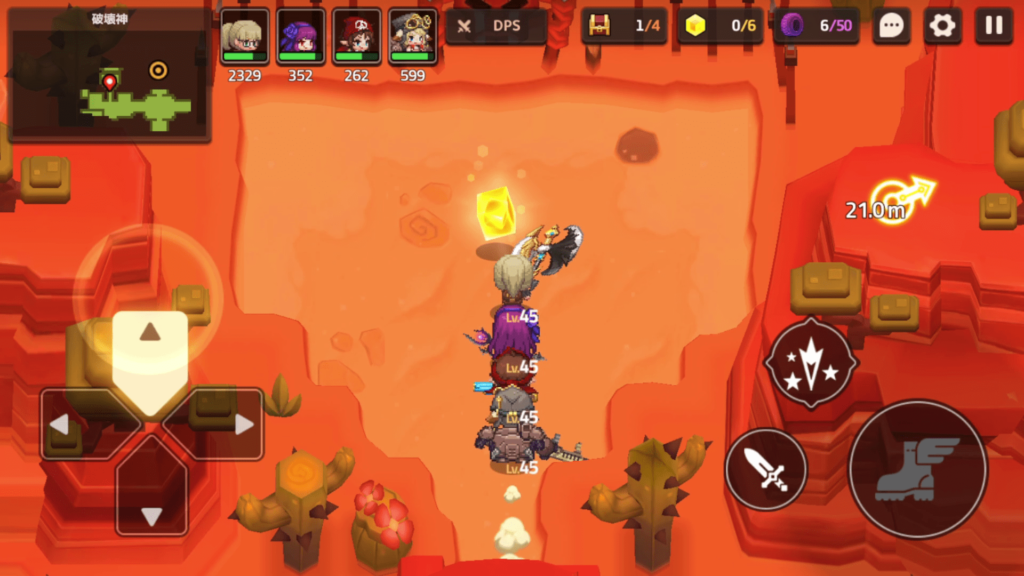Select the hero portrait showing 599
This screenshot has width=1024, height=576.
[x=413, y=40]
